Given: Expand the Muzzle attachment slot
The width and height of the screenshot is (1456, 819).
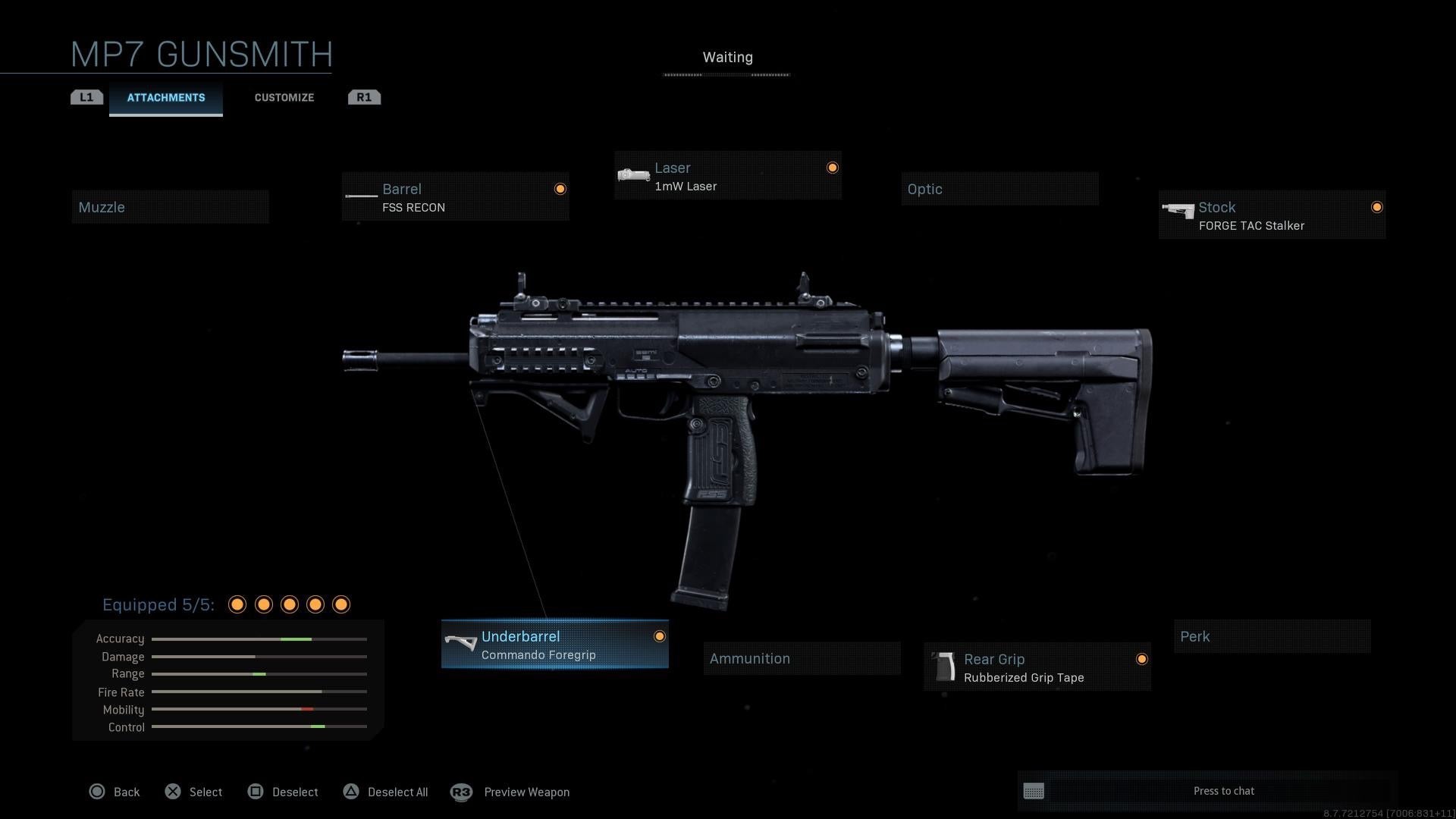Looking at the screenshot, I should point(170,206).
